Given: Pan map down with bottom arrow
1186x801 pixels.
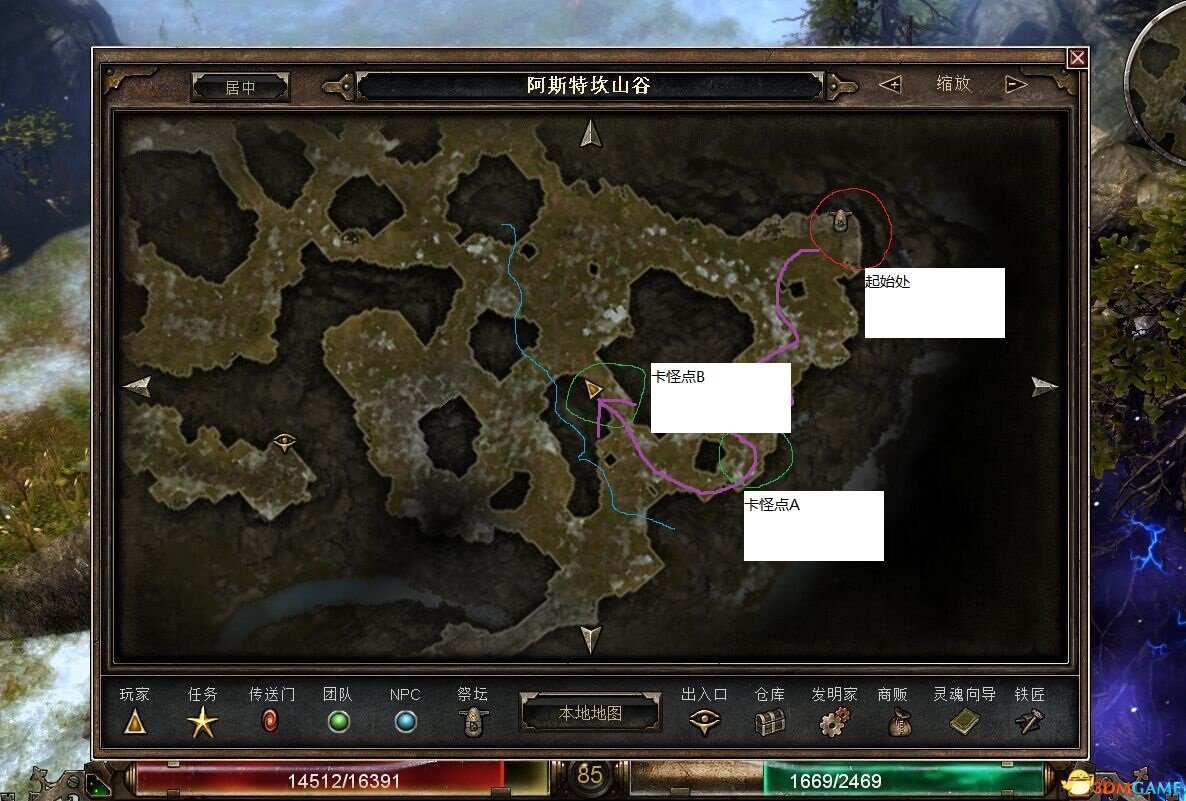Looking at the screenshot, I should [591, 638].
